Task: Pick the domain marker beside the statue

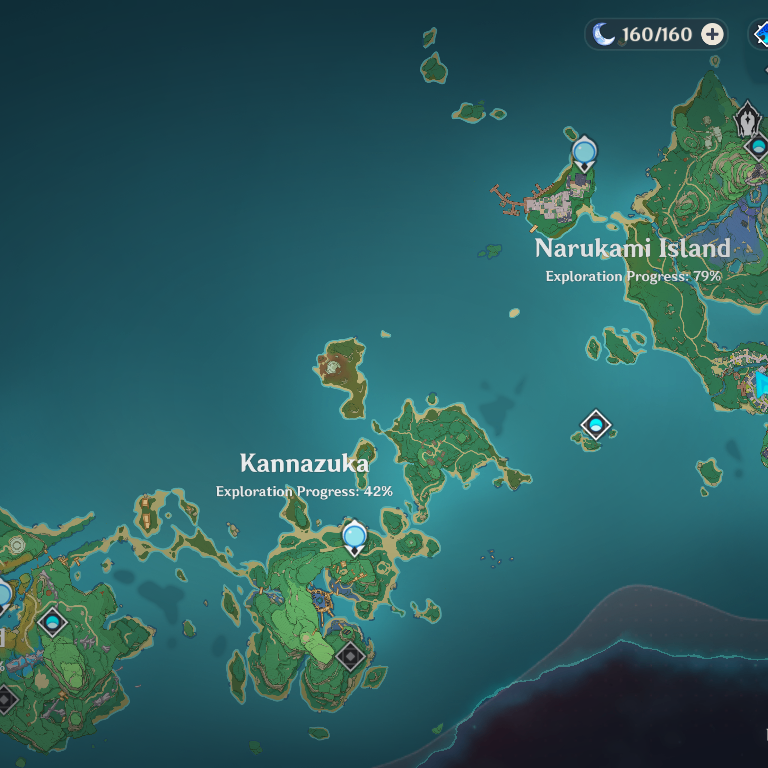Action: point(759,148)
